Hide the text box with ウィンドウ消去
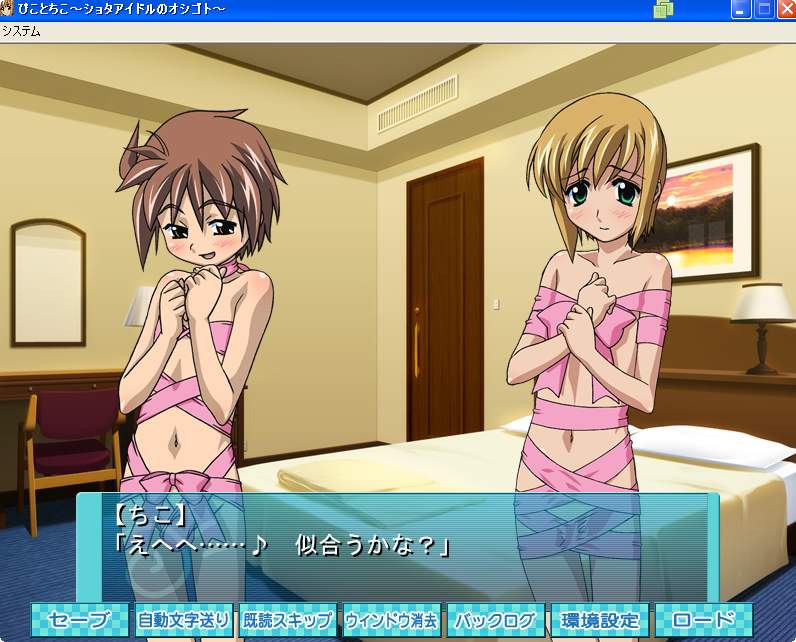Screen dimensions: 796x642 (391, 620)
